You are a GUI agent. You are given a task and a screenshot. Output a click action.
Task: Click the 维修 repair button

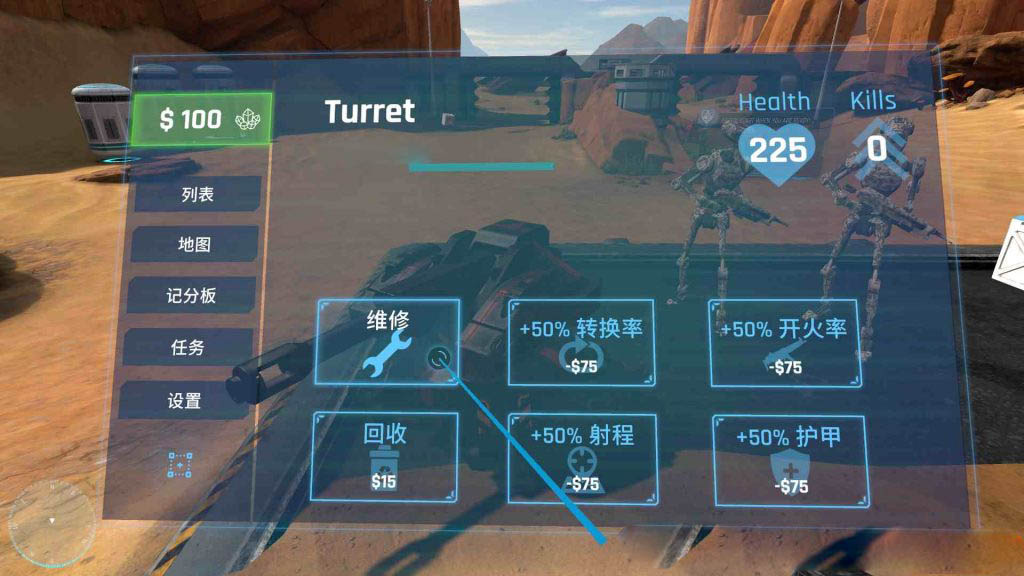[388, 341]
